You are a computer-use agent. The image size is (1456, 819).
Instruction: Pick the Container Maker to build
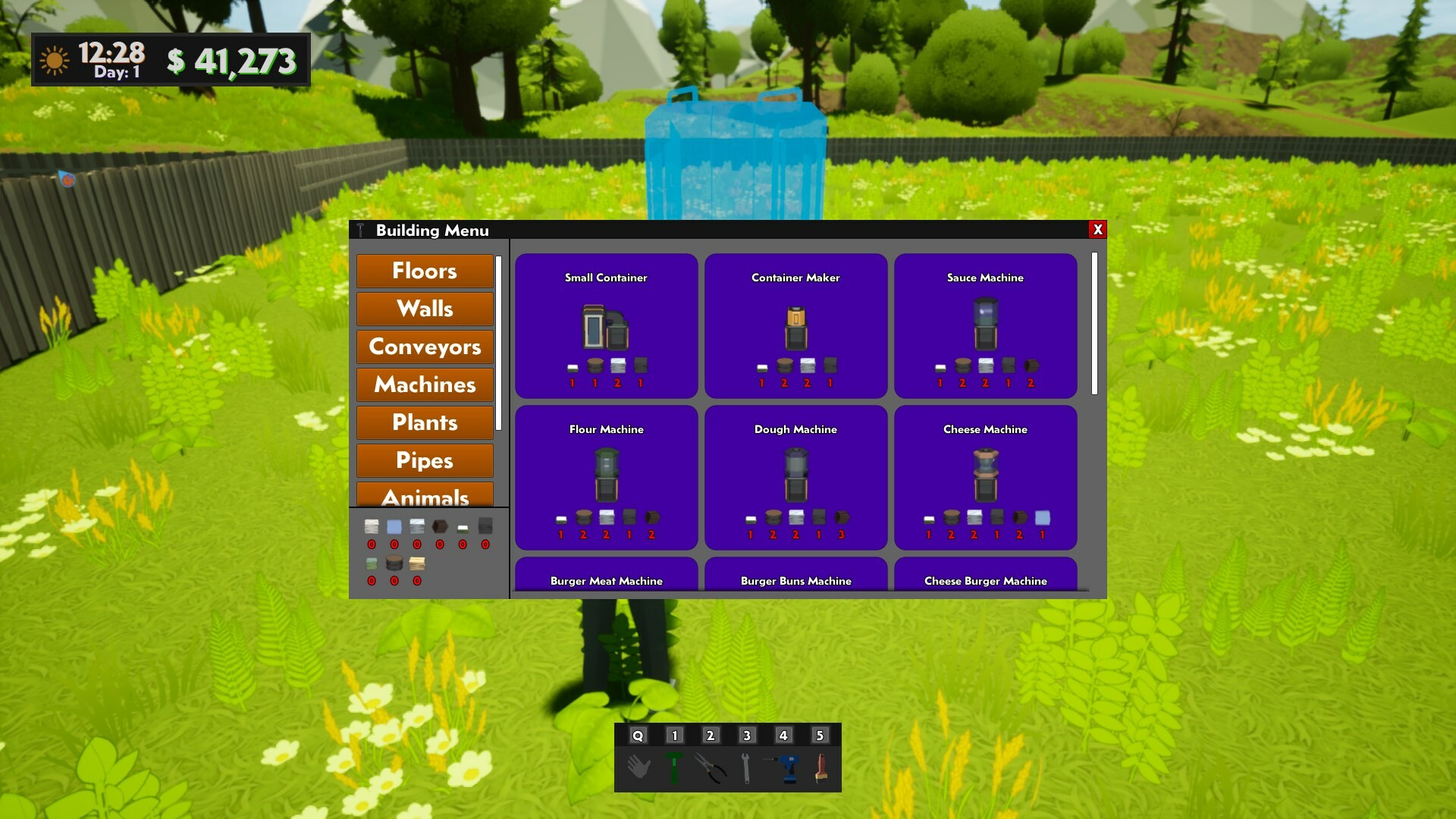(795, 326)
